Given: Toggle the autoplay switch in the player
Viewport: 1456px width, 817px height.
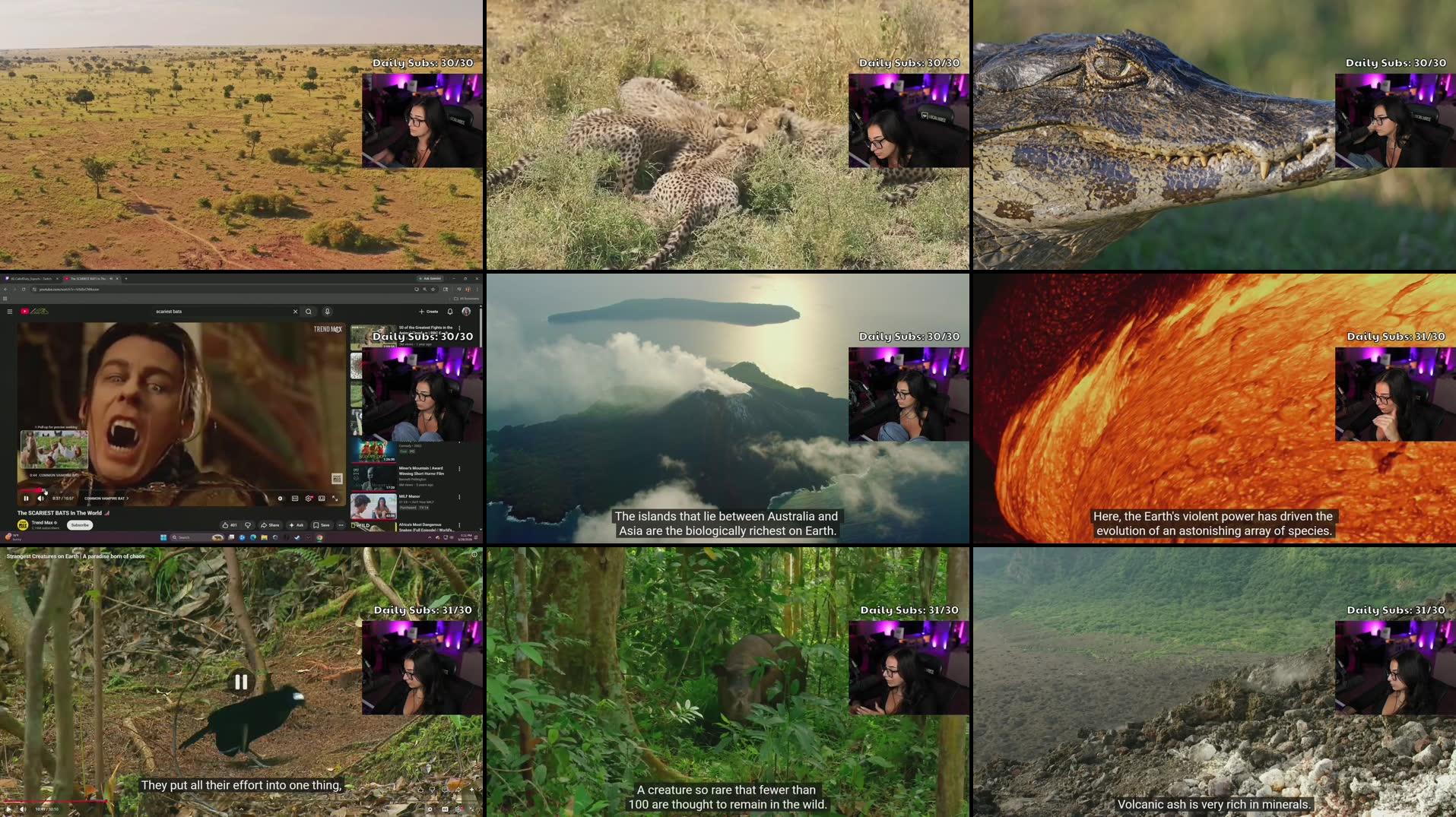Looking at the screenshot, I should click(280, 499).
